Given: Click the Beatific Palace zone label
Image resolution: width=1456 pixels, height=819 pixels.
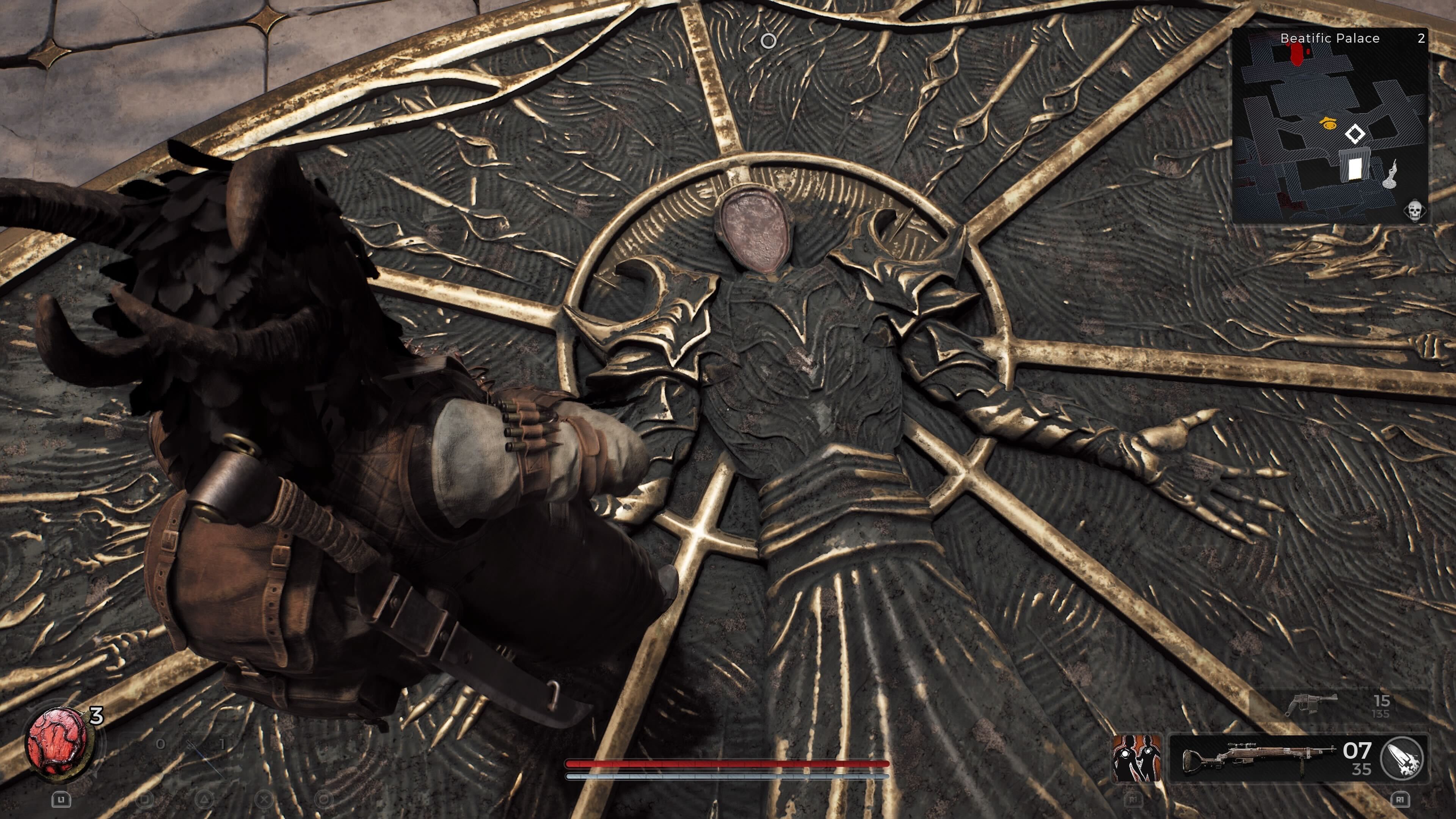Looking at the screenshot, I should pyautogui.click(x=1330, y=38).
